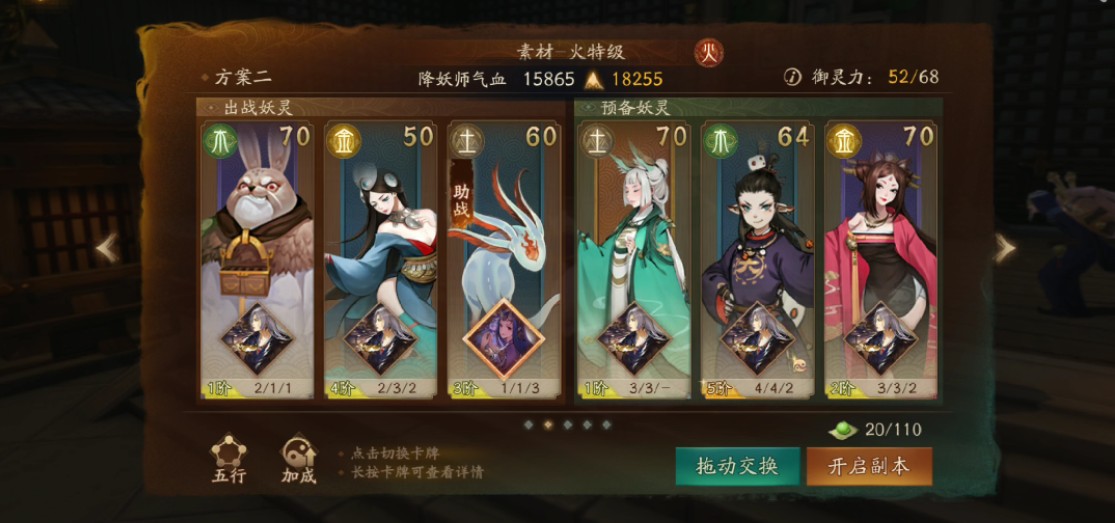
Task: Pick the level 64 horned boy card
Action: [x=757, y=260]
